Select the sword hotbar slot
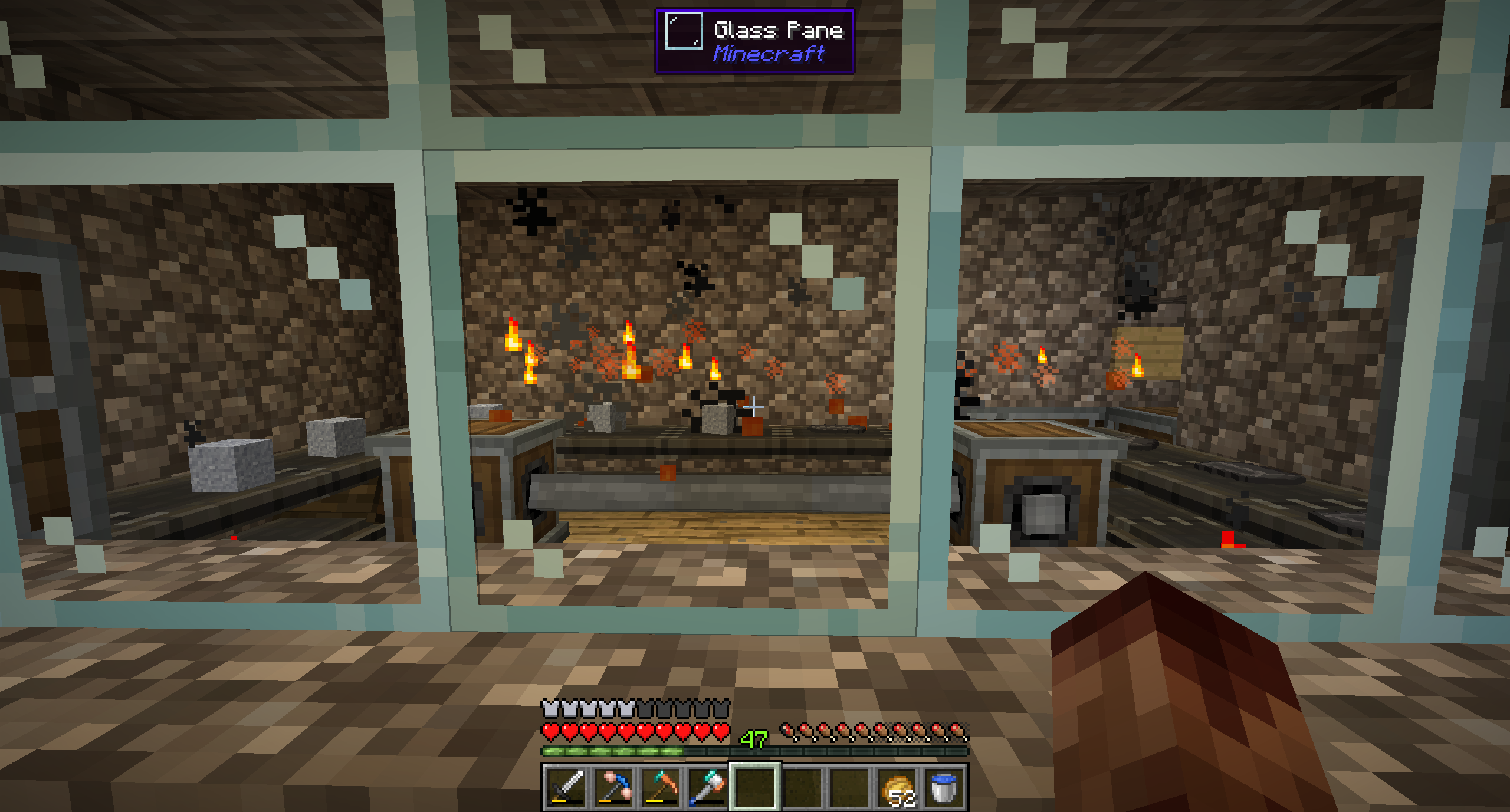This screenshot has height=812, width=1510. (566, 787)
